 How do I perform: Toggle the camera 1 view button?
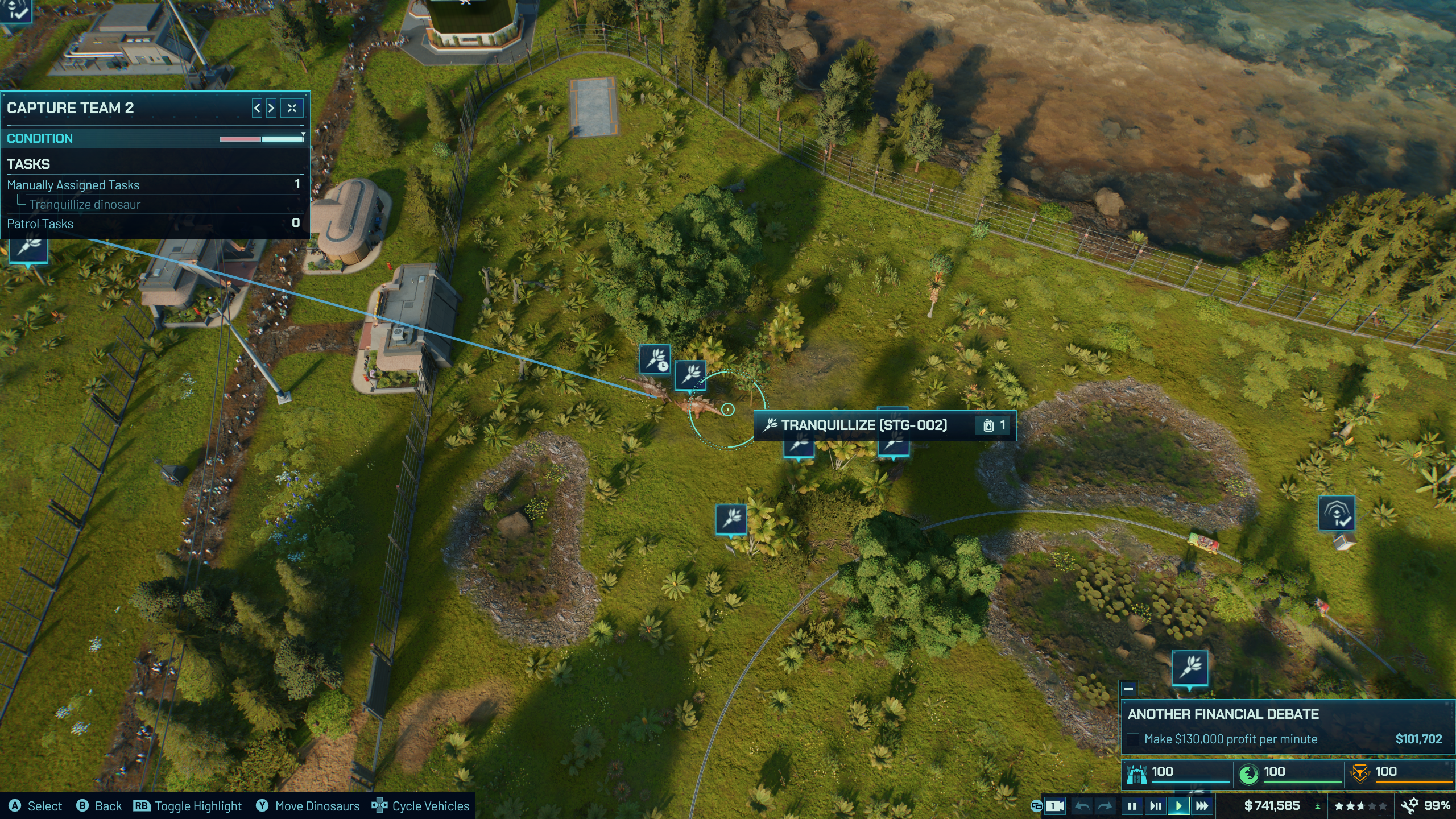(x=1054, y=806)
